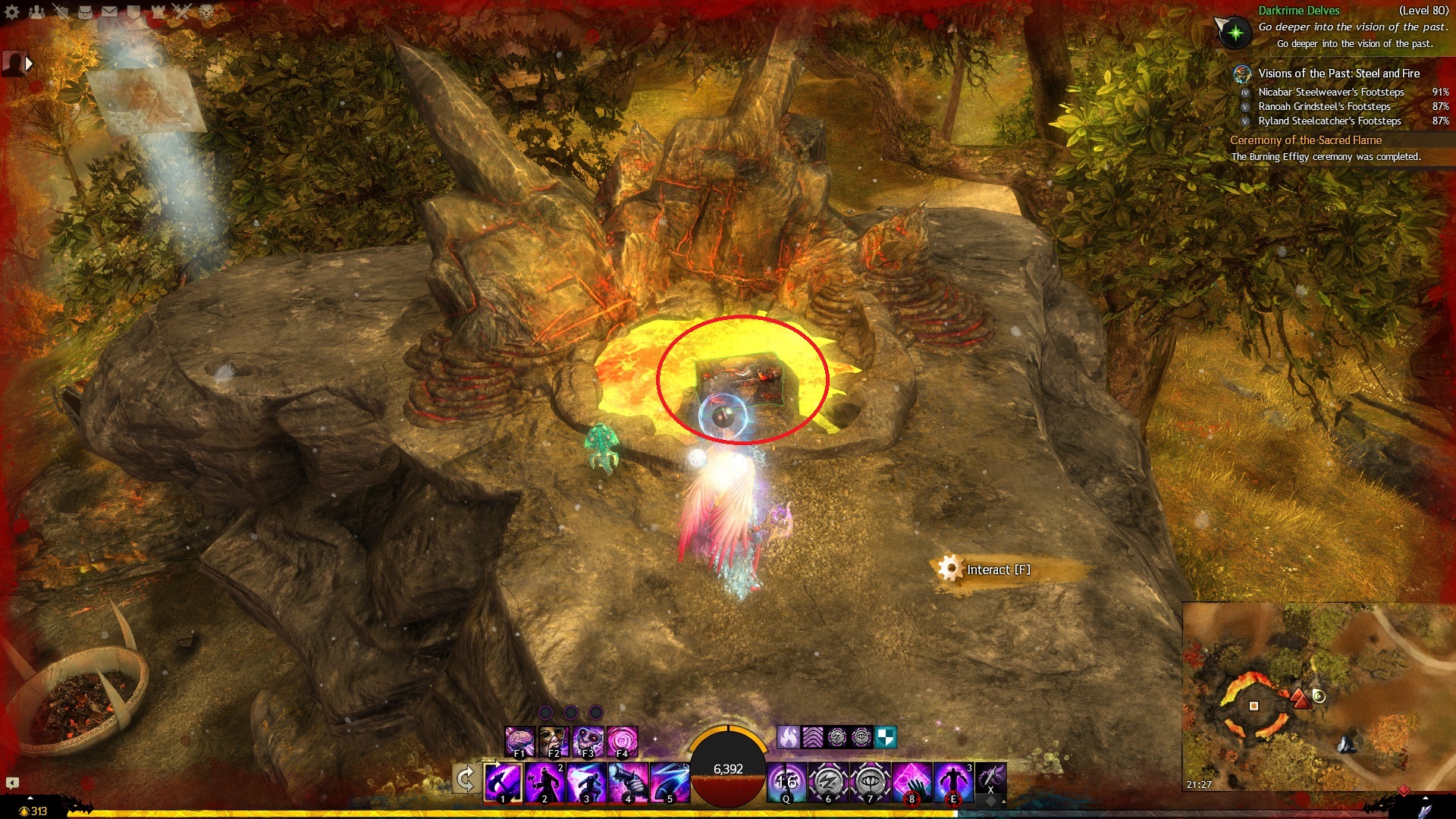Activate the signet with eye symbol
The height and width of the screenshot is (819, 1456).
tap(870, 782)
